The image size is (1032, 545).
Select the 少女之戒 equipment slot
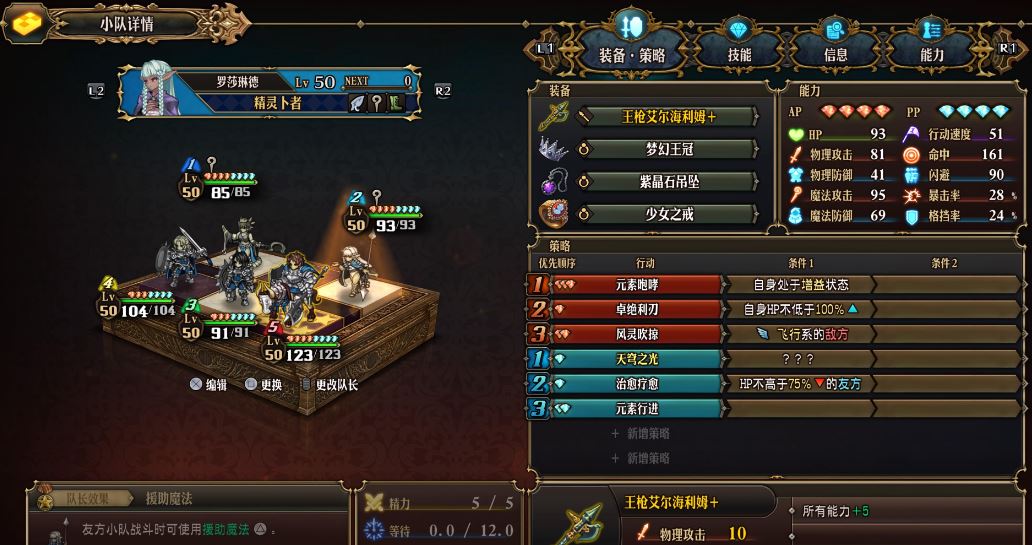click(670, 213)
